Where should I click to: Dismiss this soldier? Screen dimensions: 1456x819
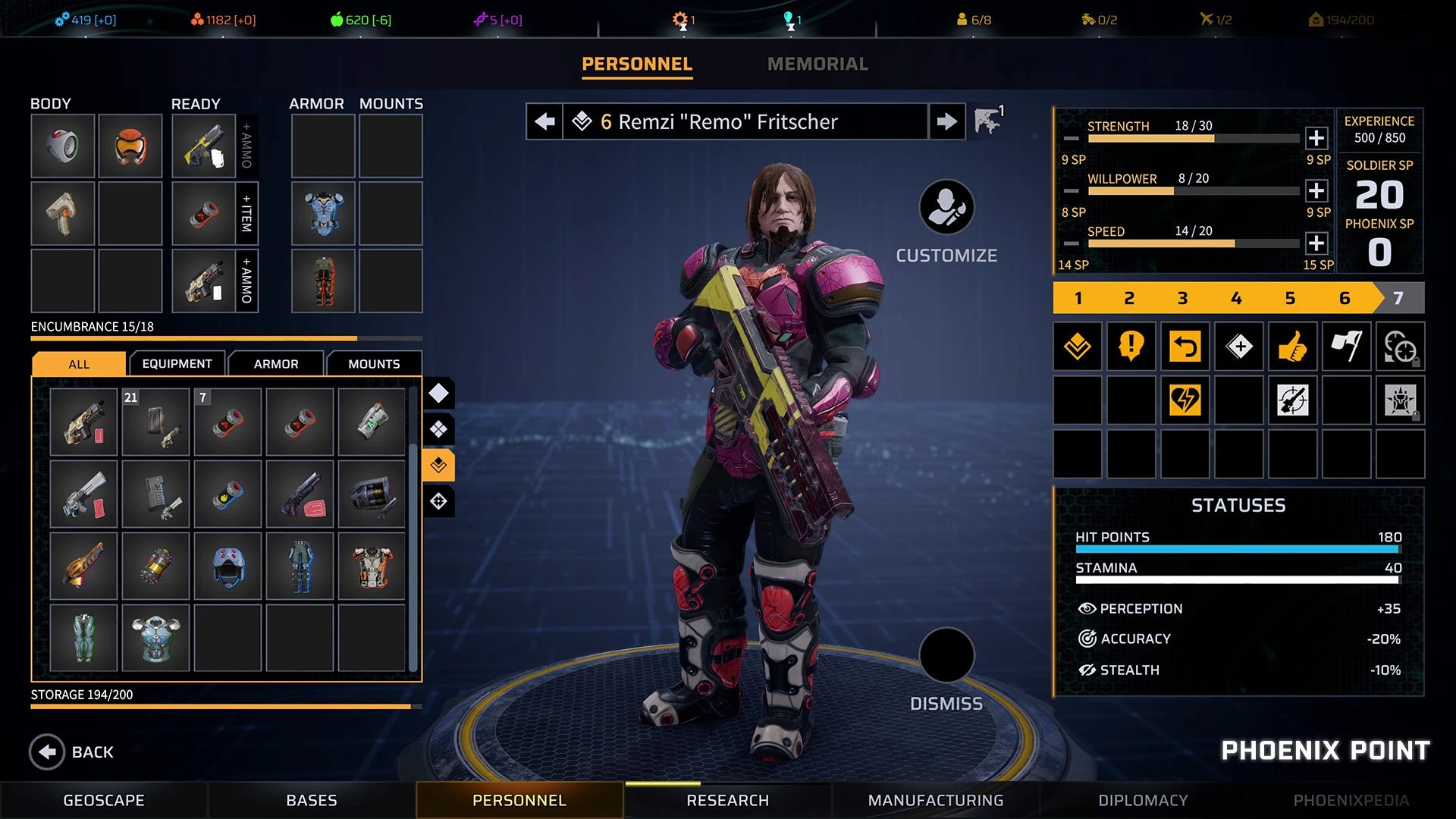[x=946, y=655]
